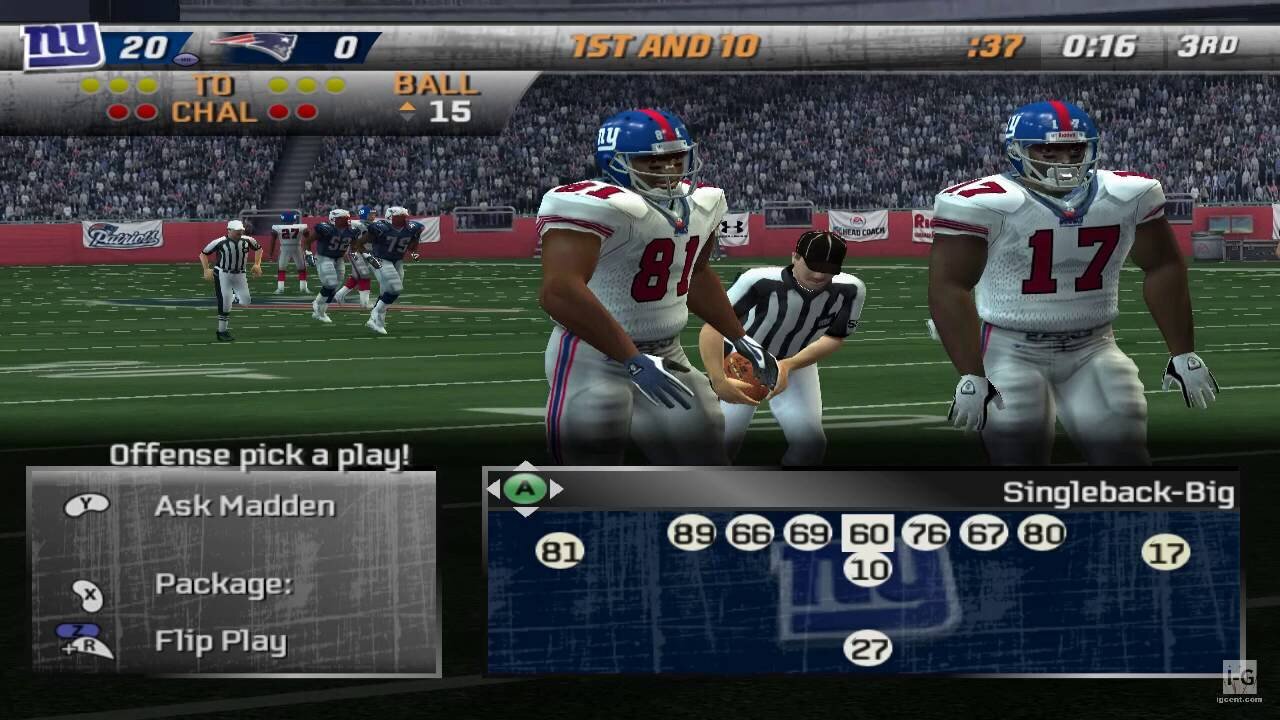Choose tight end marker 89
Viewport: 1280px width, 720px height.
pos(692,533)
